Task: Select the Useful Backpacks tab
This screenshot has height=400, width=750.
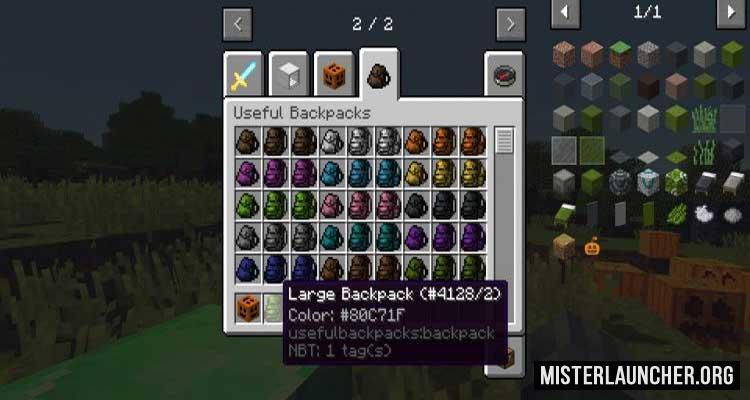Action: click(380, 72)
